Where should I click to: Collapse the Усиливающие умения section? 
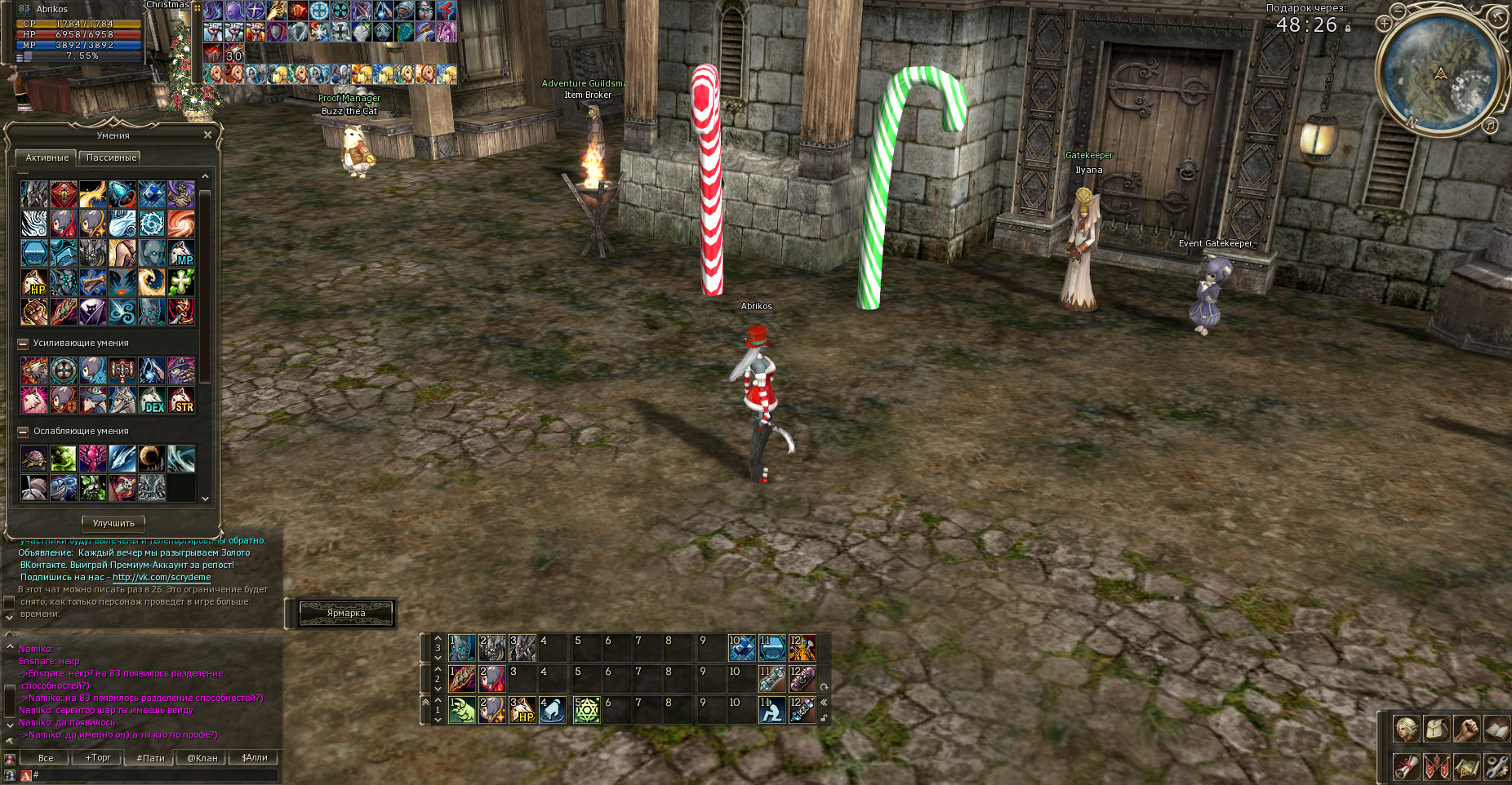click(x=23, y=344)
